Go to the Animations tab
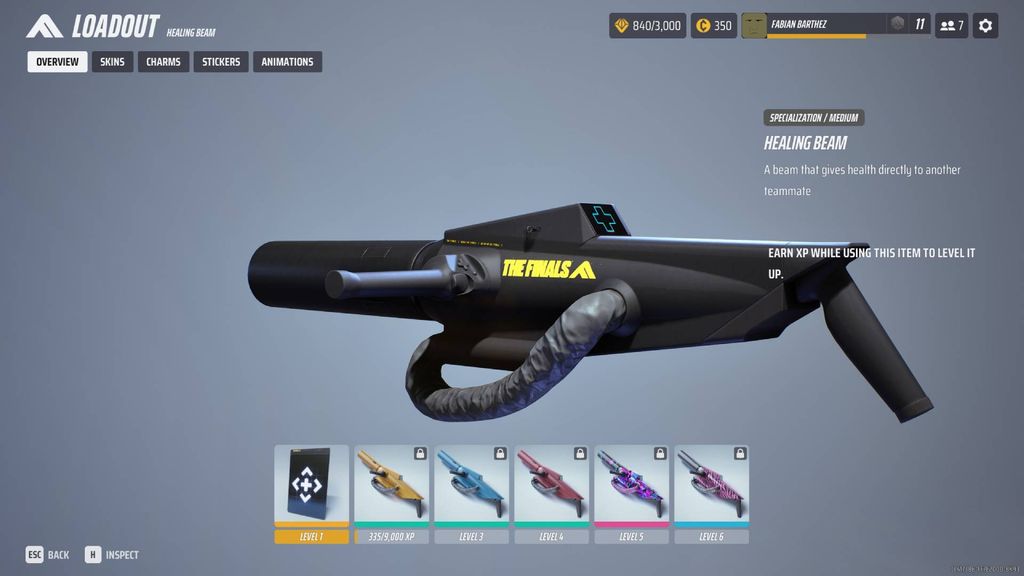This screenshot has width=1024, height=576. (287, 62)
